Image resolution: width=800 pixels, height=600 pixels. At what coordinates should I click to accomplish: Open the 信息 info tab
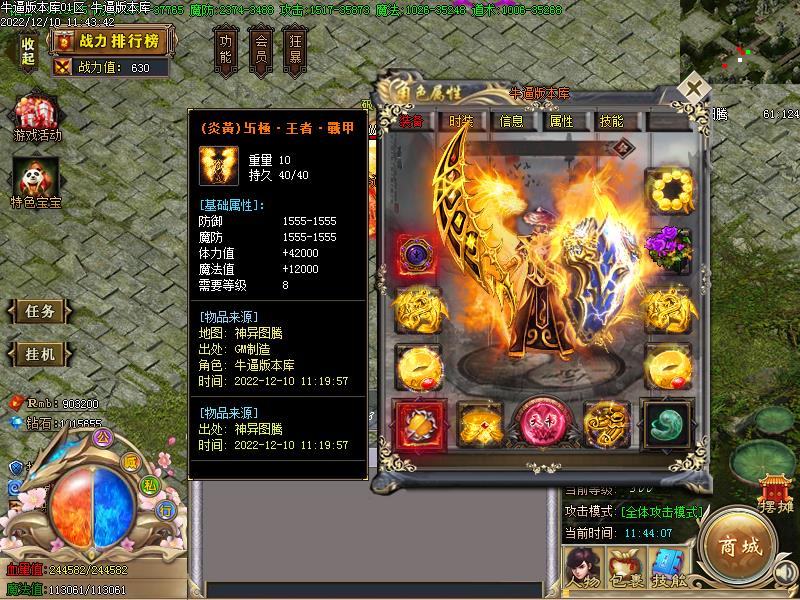[511, 122]
